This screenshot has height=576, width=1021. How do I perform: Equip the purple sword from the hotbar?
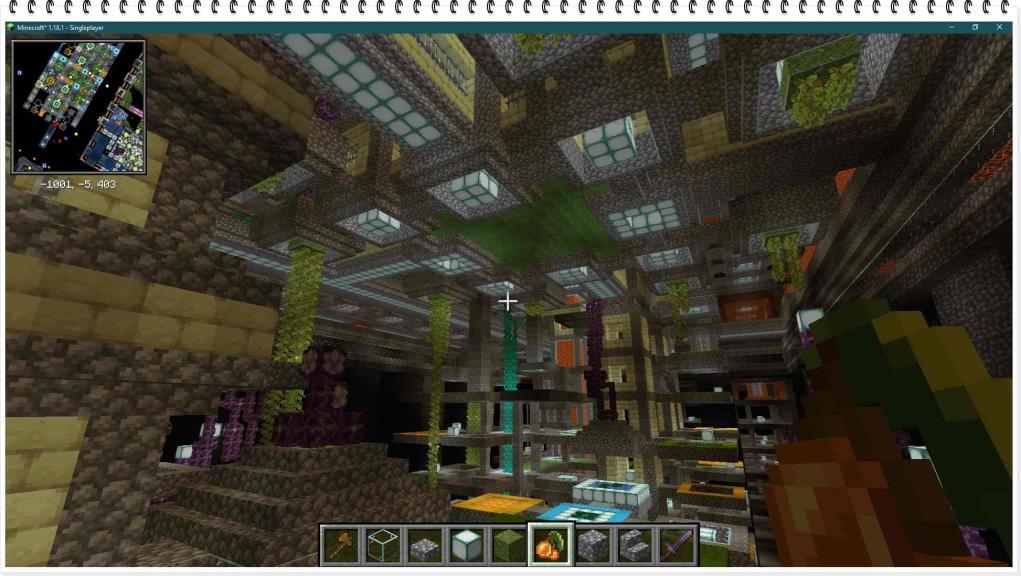tap(677, 546)
